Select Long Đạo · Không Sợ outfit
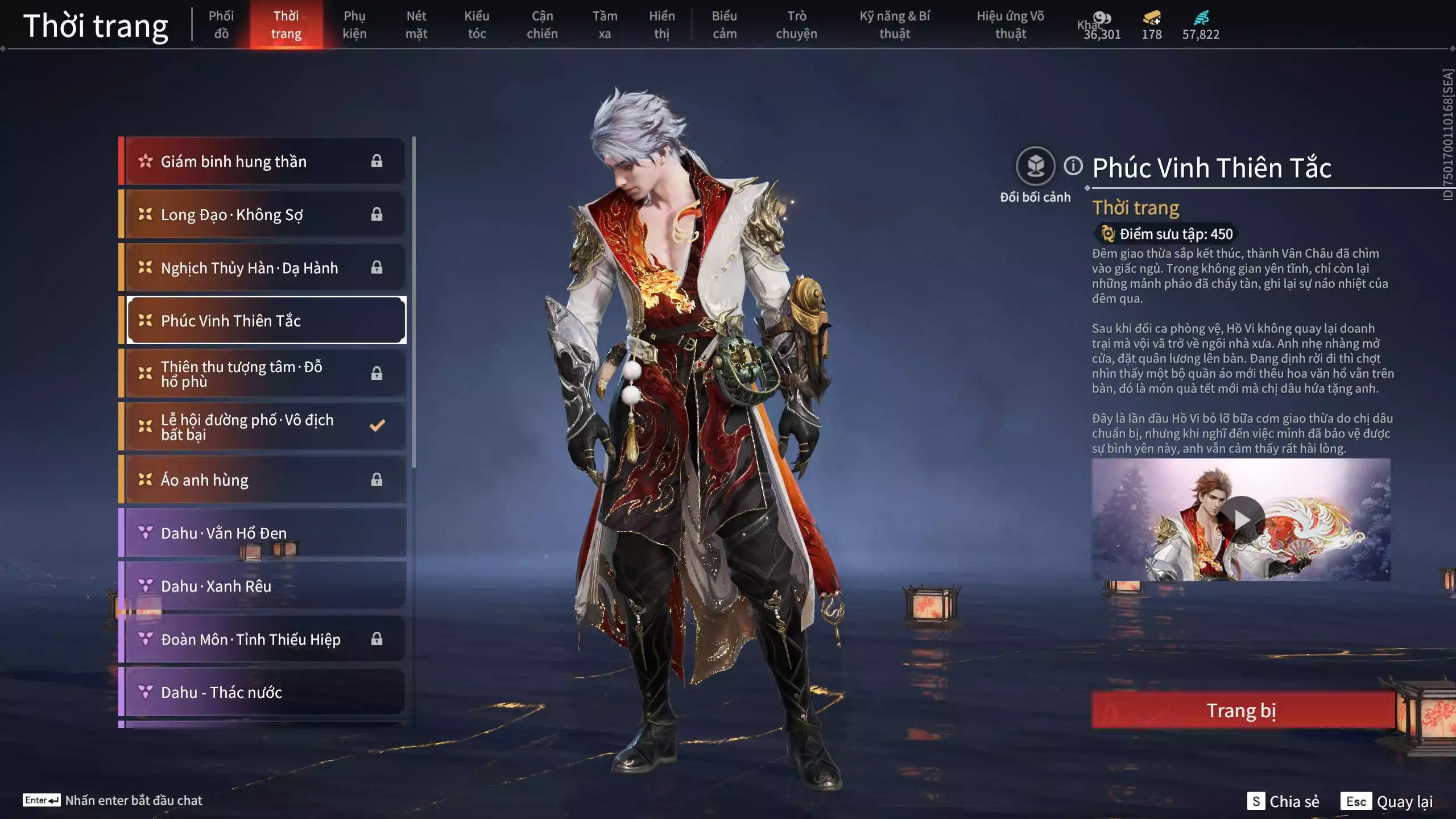The image size is (1456, 819). [264, 214]
